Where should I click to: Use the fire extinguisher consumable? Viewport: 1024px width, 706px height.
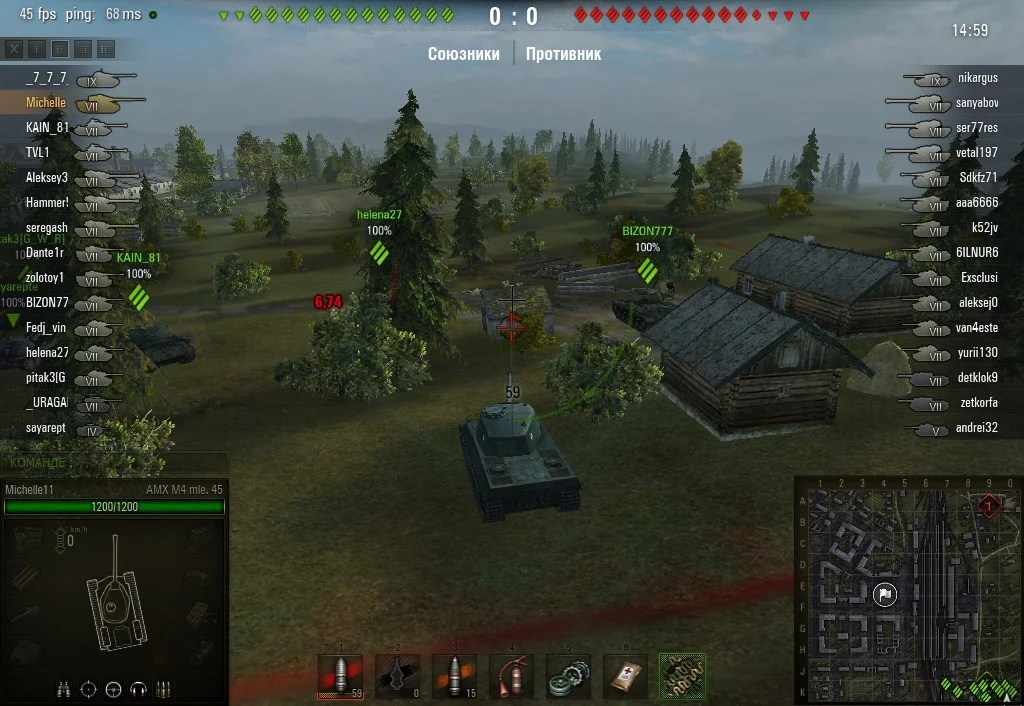(511, 676)
